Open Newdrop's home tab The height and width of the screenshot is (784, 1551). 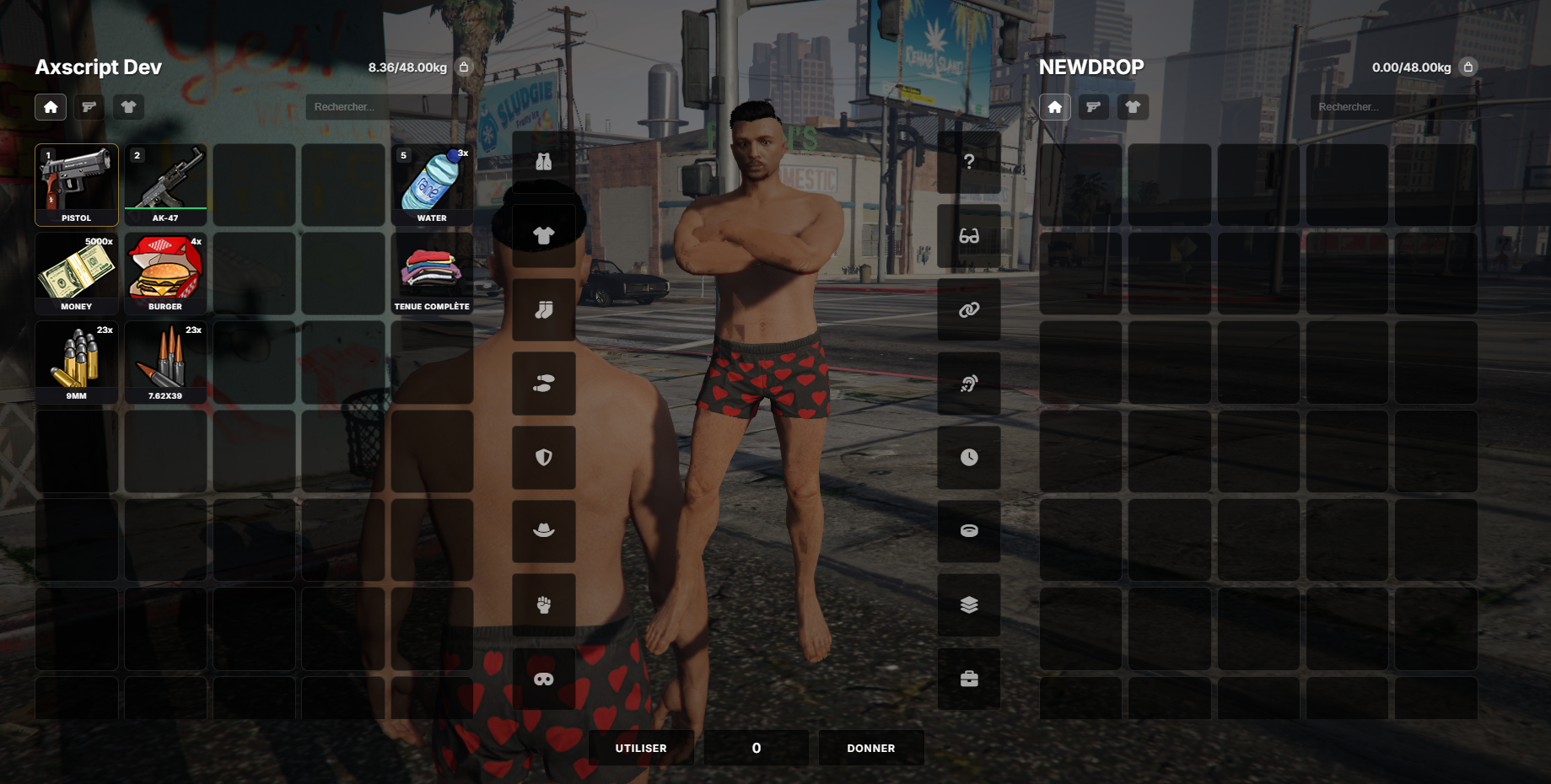(1055, 107)
